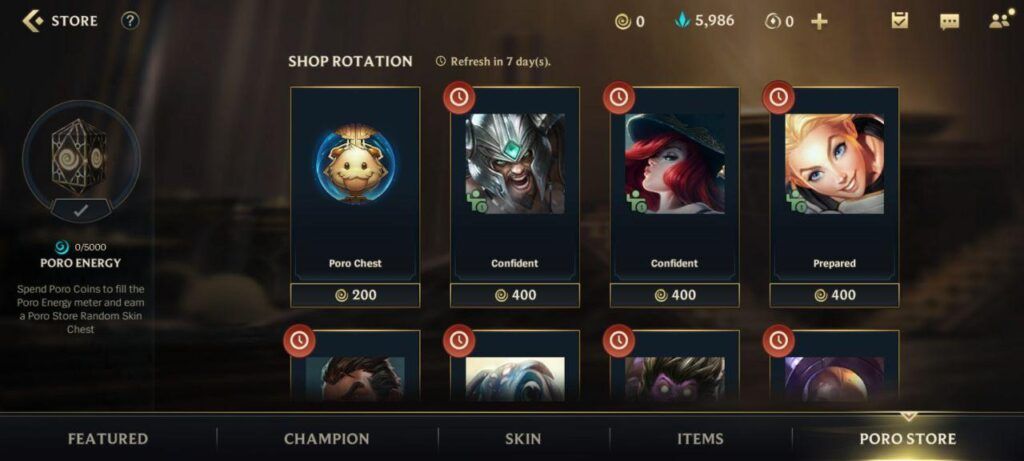Viewport: 1024px width, 461px height.
Task: Switch to the Featured tab
Action: pos(108,439)
